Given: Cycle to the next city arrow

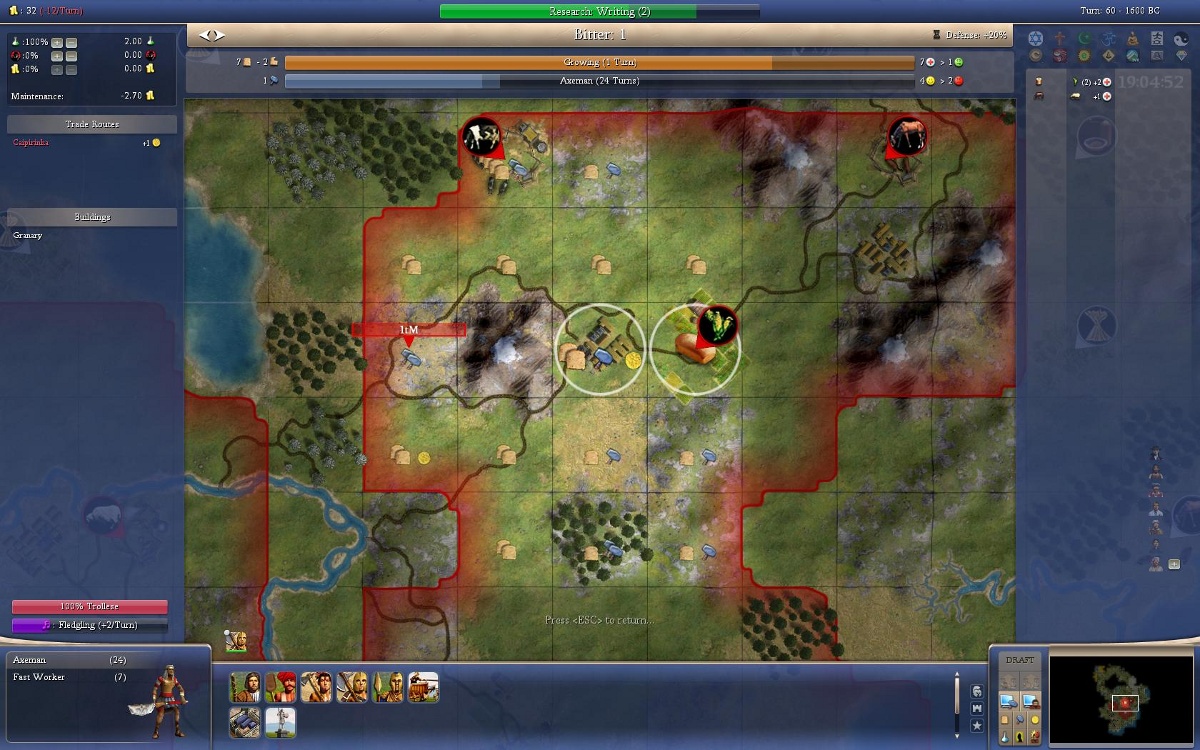Looking at the screenshot, I should [217, 35].
